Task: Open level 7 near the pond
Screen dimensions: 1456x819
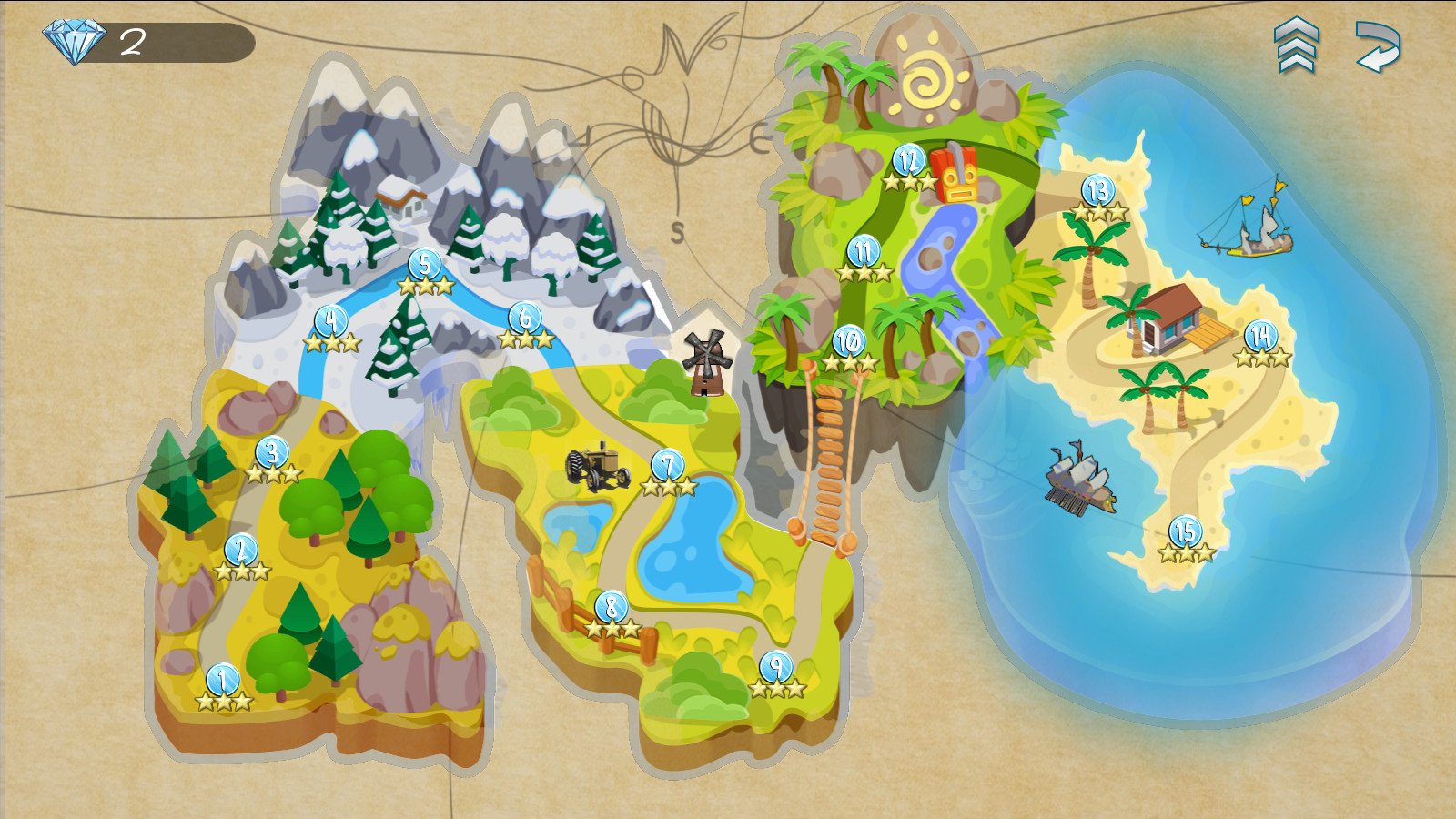Action: point(667,463)
